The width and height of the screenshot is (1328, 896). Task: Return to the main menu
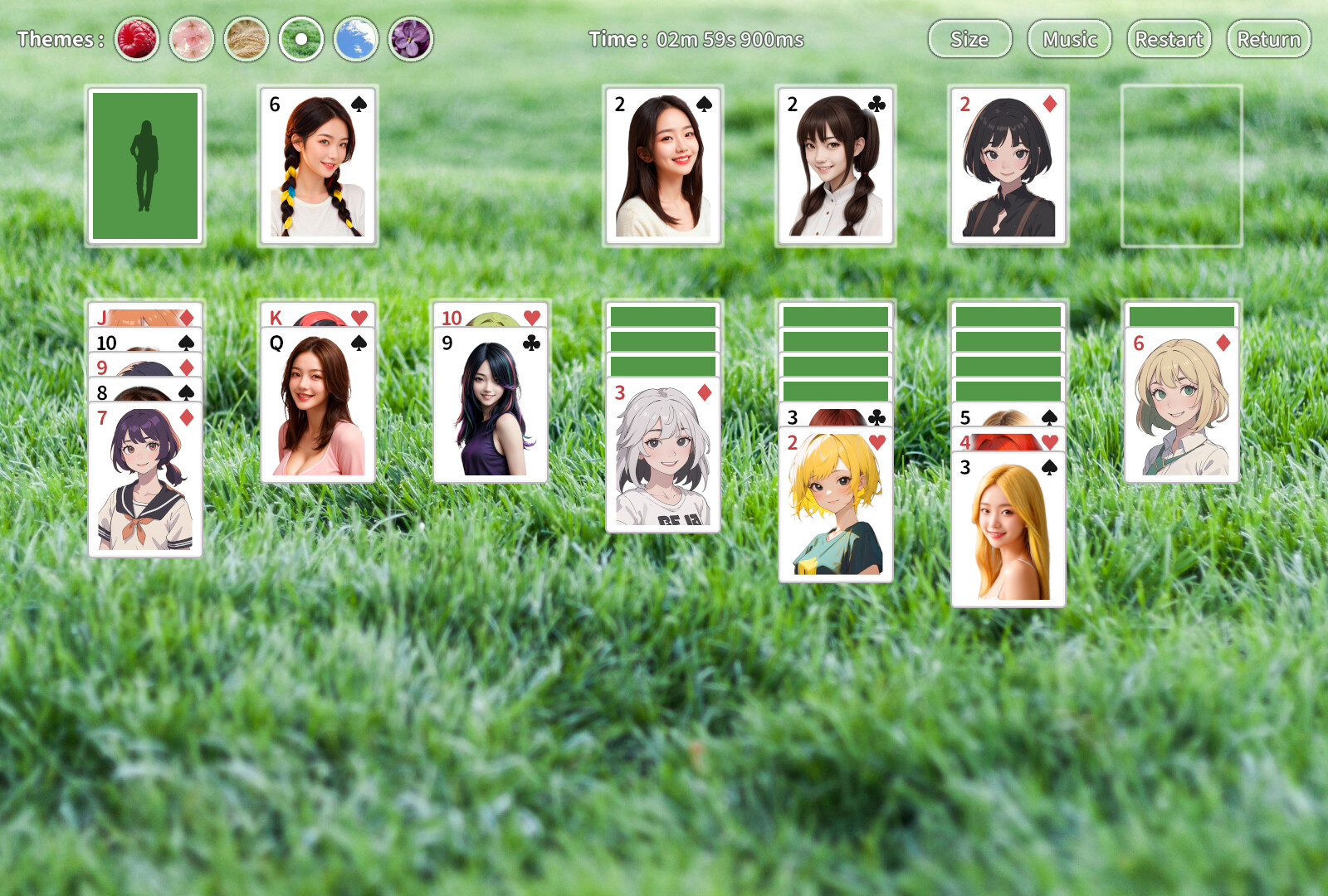coord(1268,39)
